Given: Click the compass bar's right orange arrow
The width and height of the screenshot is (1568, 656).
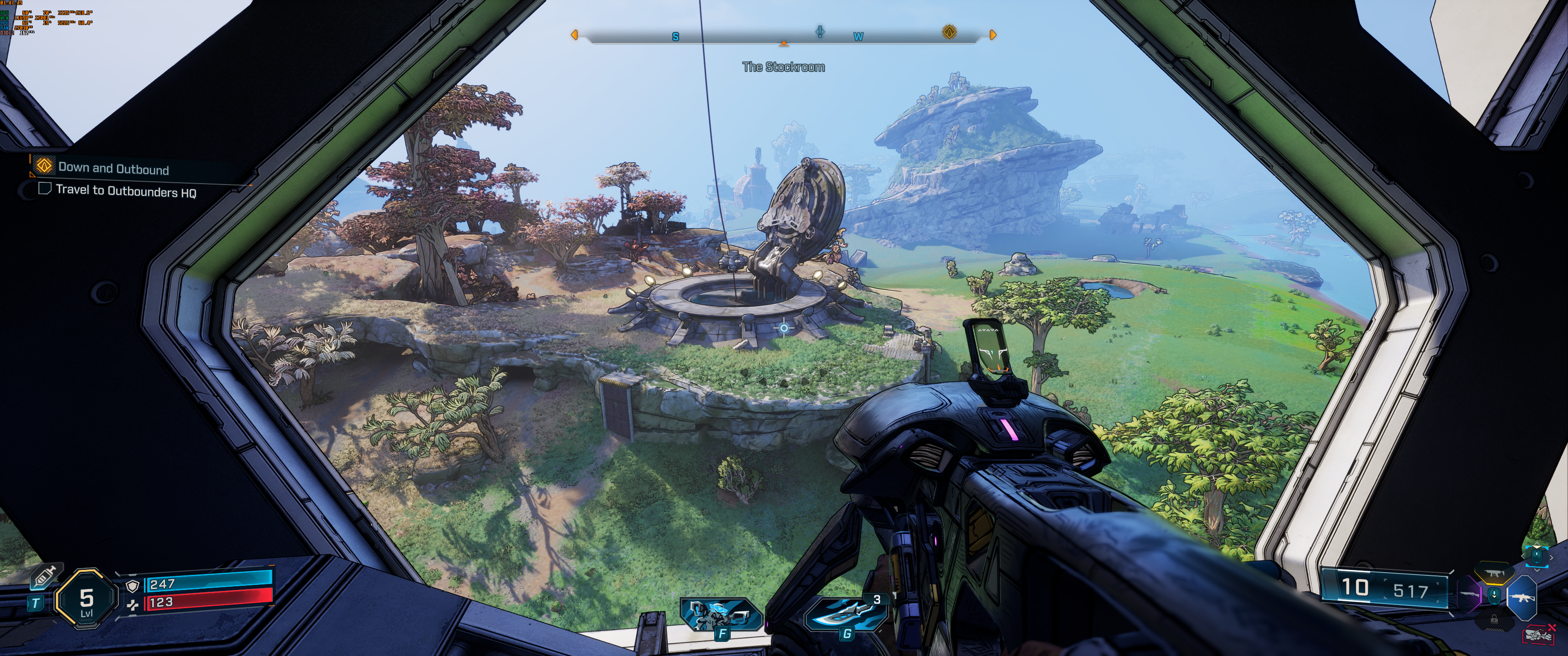Looking at the screenshot, I should click(993, 35).
